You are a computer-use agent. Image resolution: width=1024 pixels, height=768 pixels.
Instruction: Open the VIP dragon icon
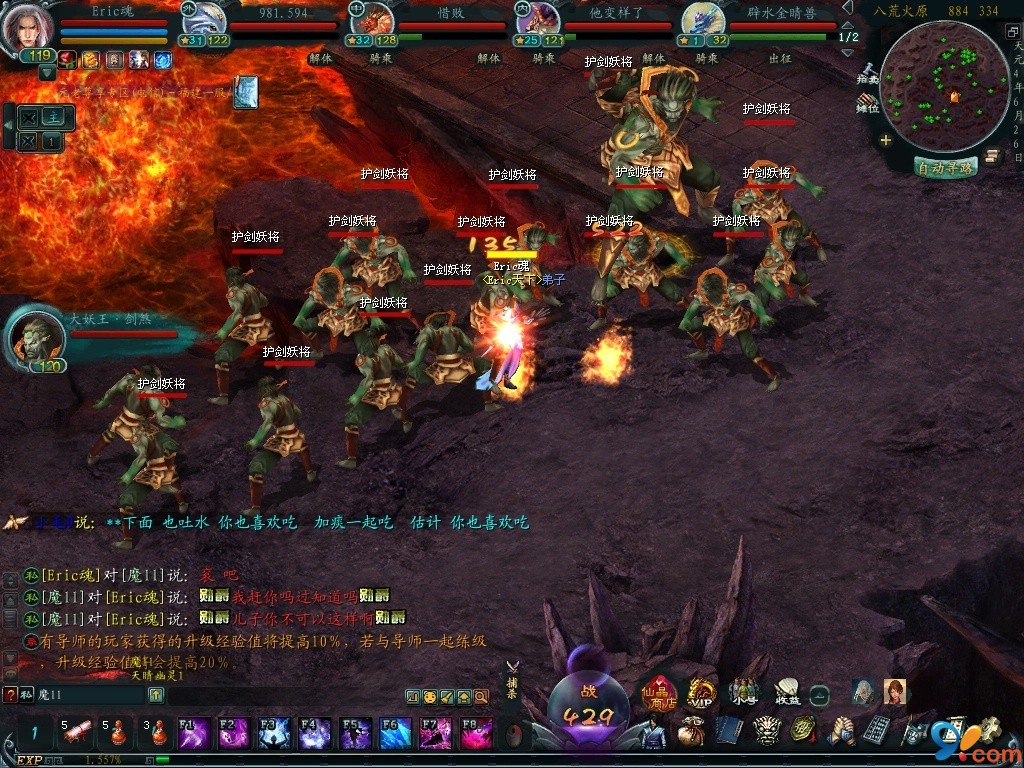tap(702, 693)
